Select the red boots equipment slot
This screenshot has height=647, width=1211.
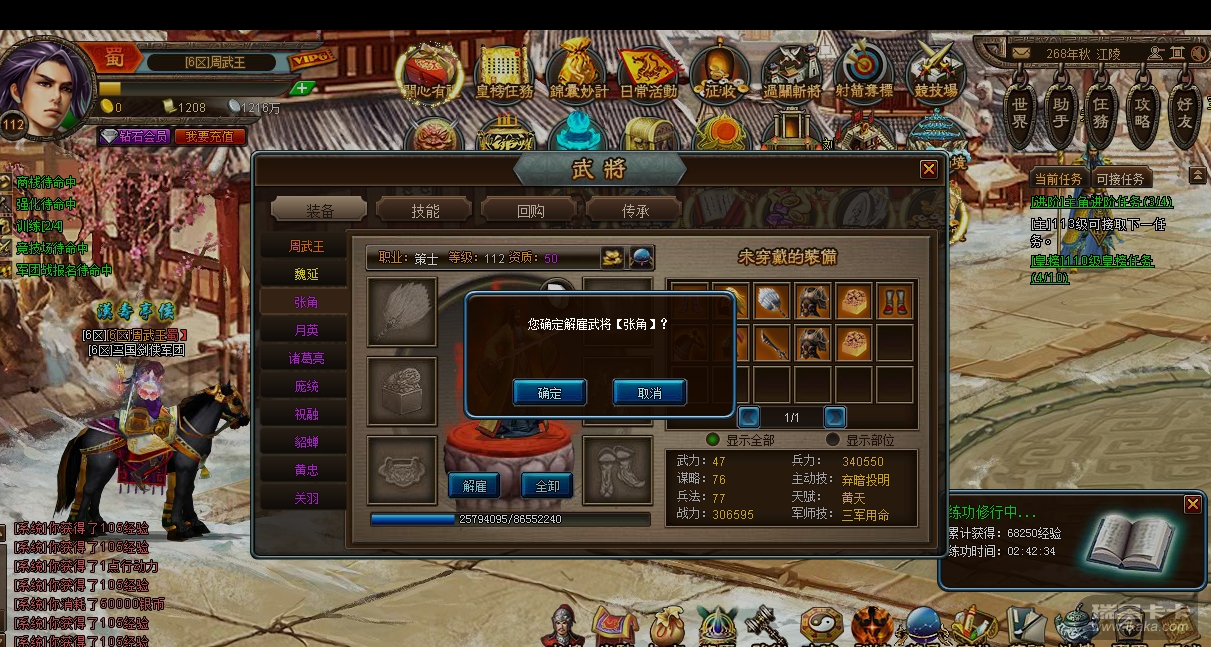click(x=894, y=301)
